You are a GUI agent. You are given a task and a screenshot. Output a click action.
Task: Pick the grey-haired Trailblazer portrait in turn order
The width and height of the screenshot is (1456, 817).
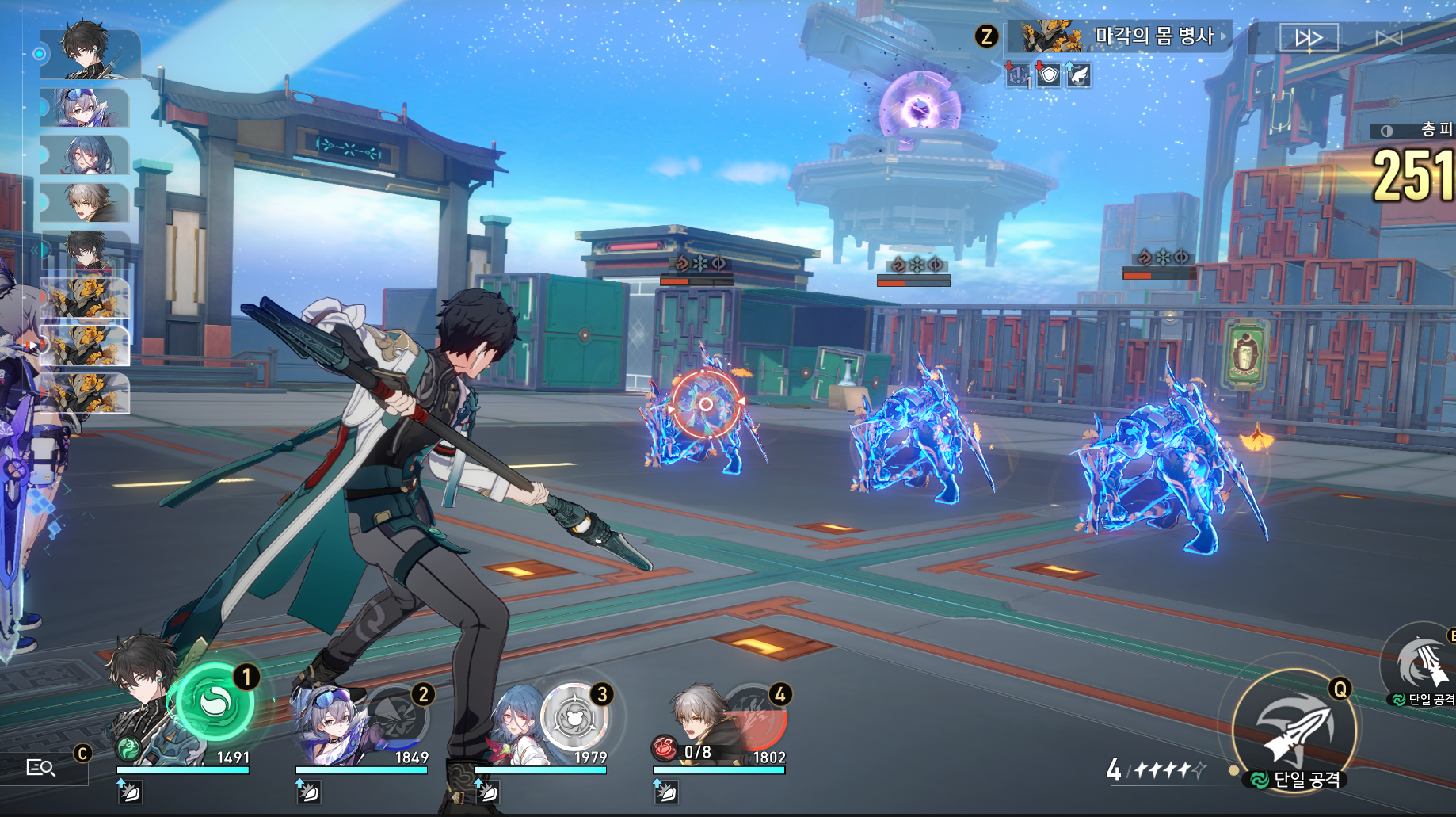[84, 203]
